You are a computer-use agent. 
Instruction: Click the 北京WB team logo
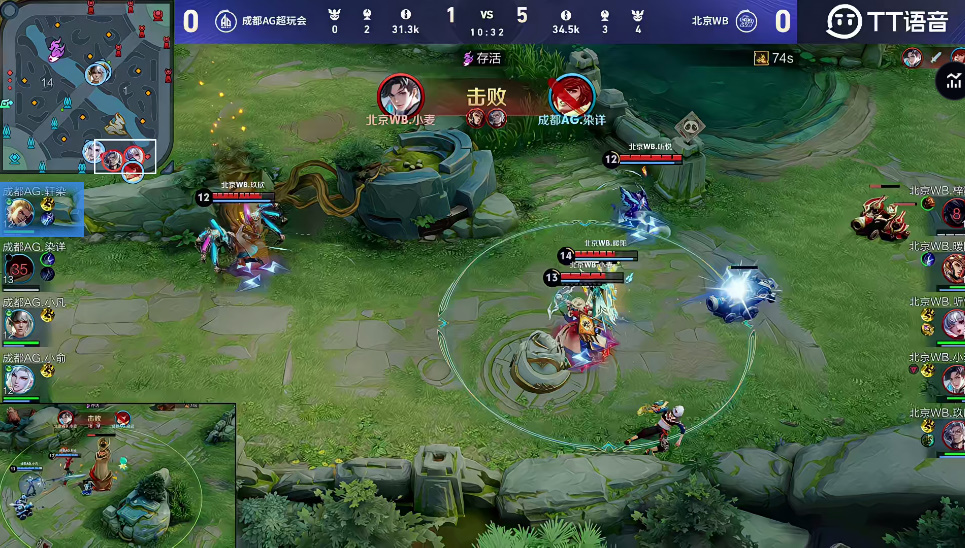(746, 21)
